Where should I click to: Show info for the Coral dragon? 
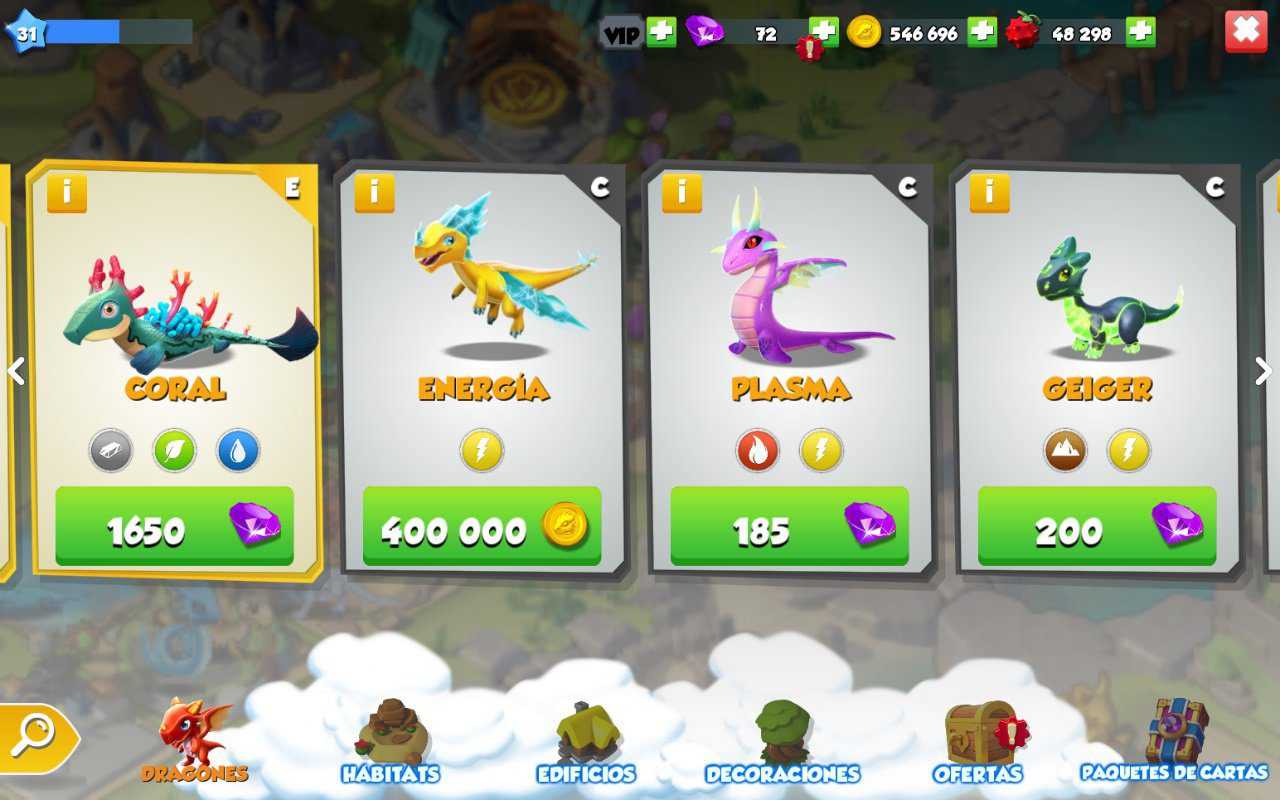tap(67, 192)
